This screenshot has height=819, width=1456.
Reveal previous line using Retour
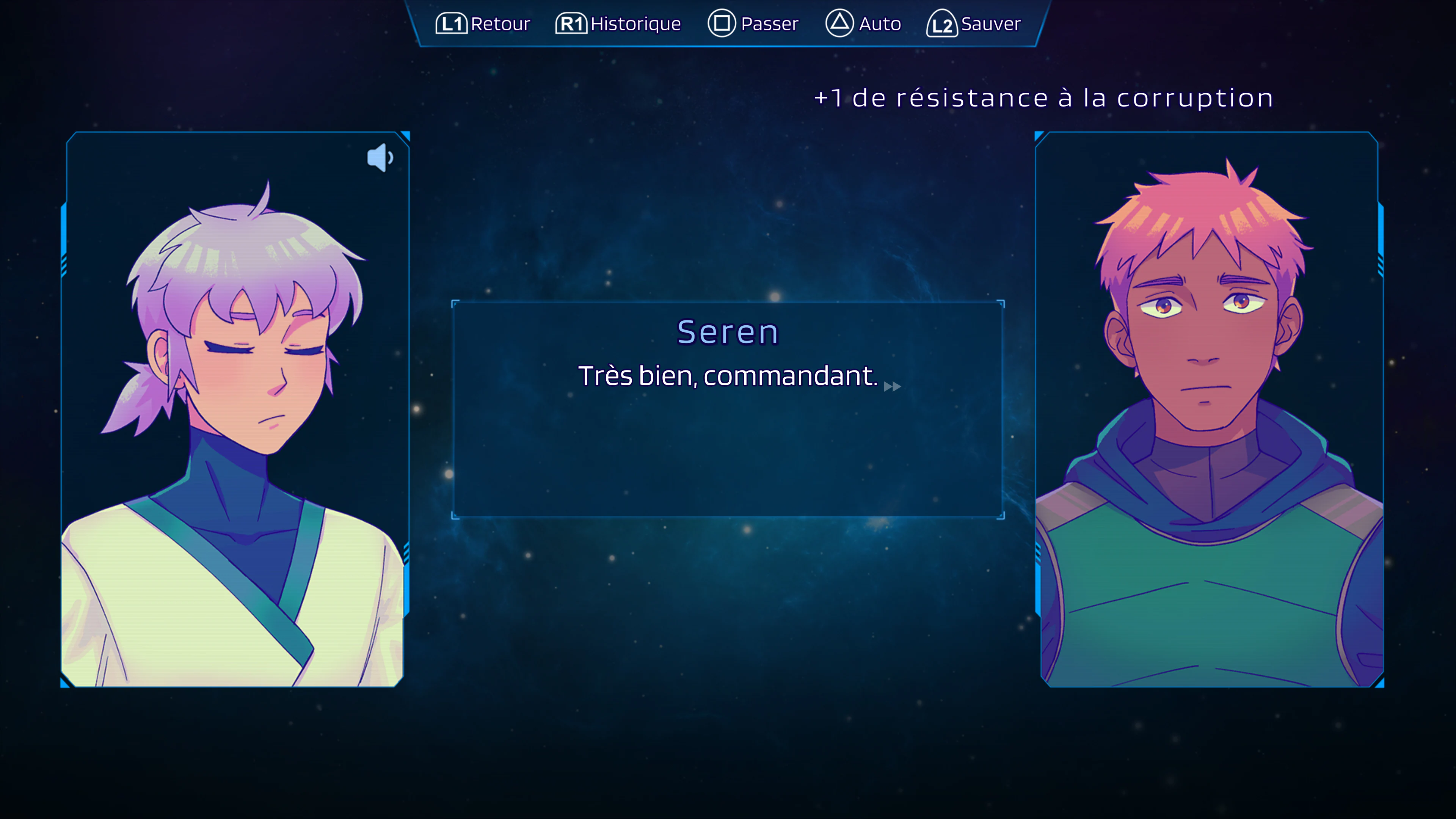click(483, 24)
